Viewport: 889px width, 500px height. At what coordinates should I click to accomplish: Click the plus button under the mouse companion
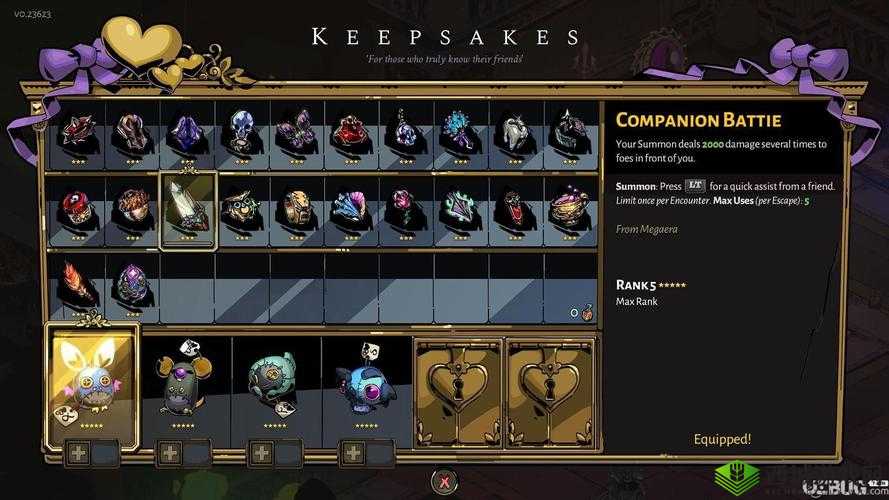click(x=170, y=453)
